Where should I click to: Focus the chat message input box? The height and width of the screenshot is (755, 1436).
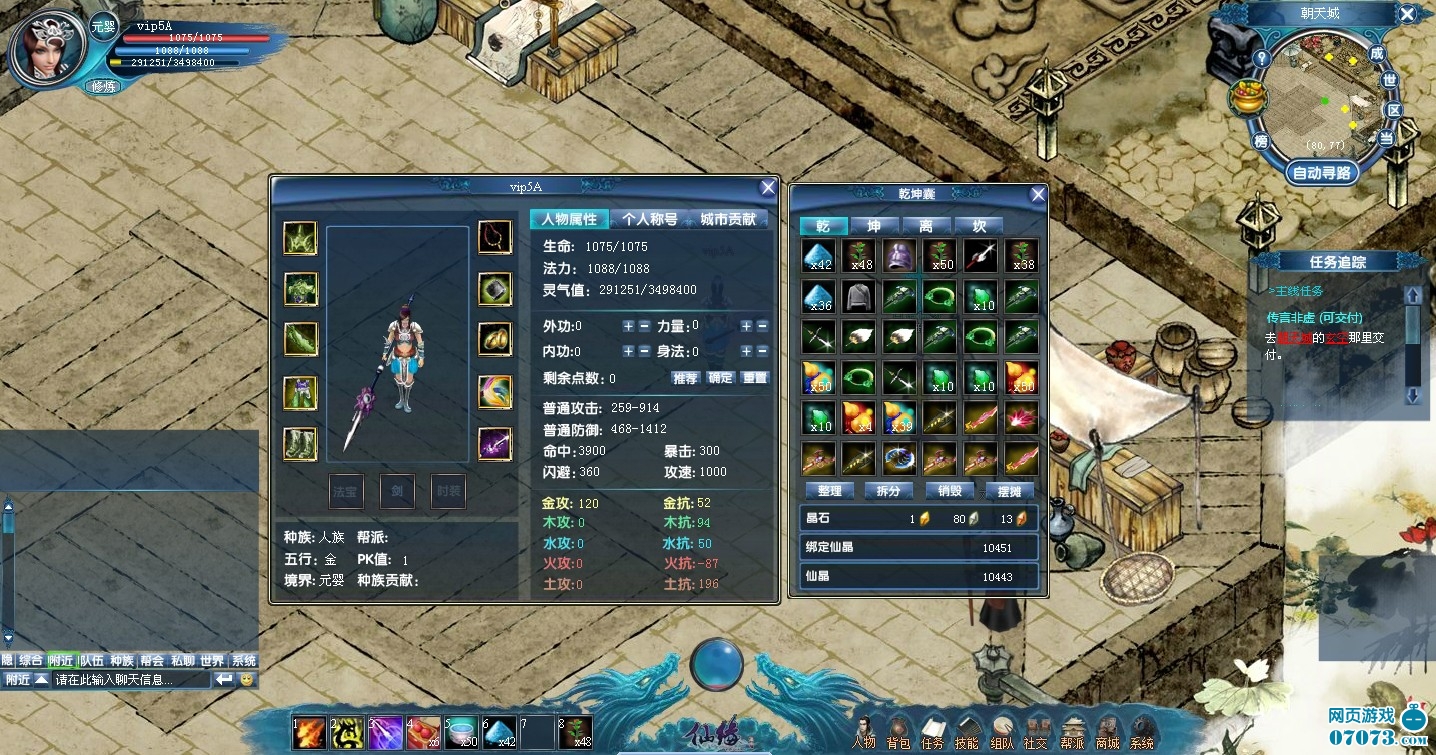click(130, 680)
